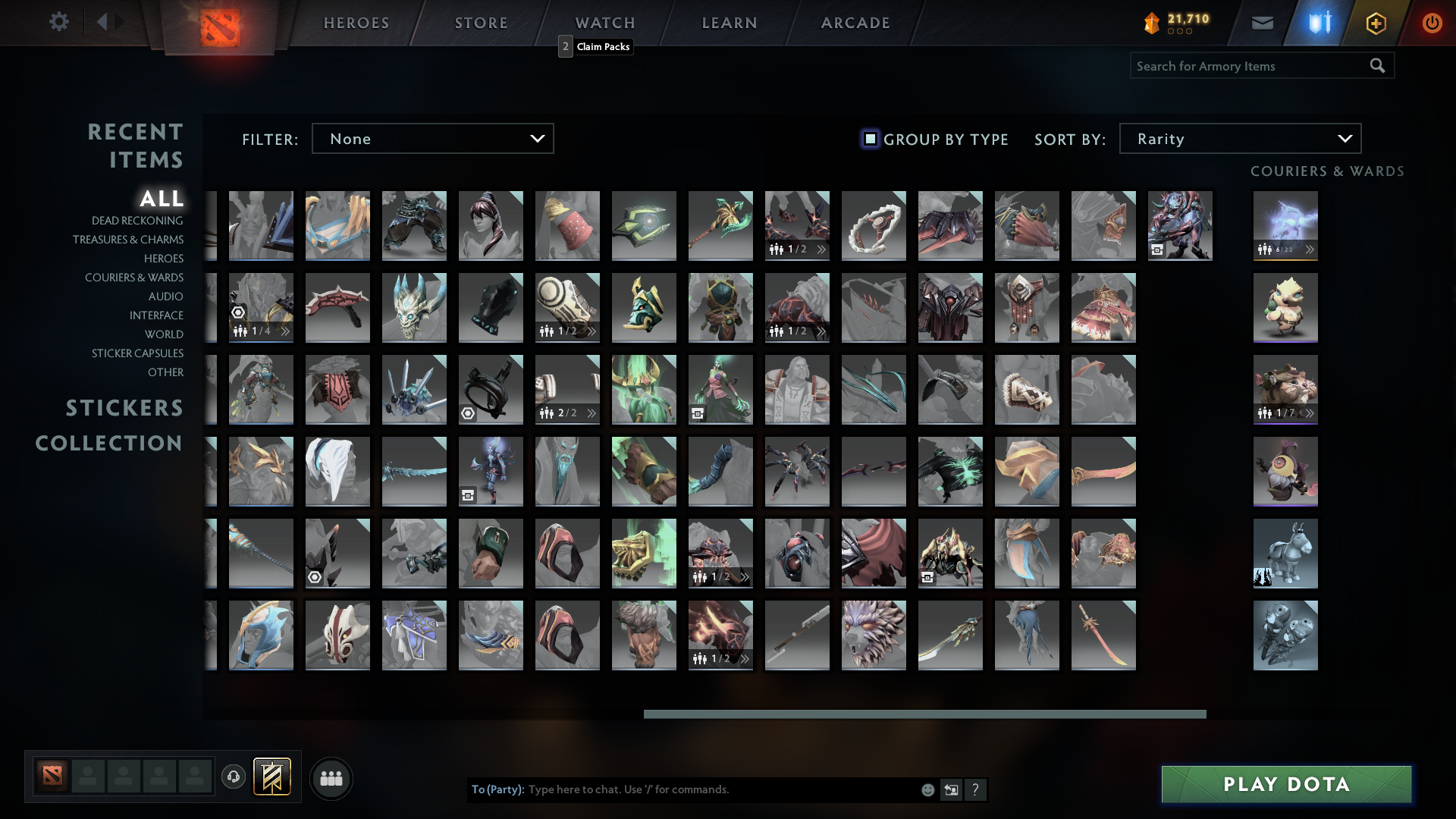Click inside the Armory search field
Image resolution: width=1456 pixels, height=819 pixels.
coord(1244,65)
